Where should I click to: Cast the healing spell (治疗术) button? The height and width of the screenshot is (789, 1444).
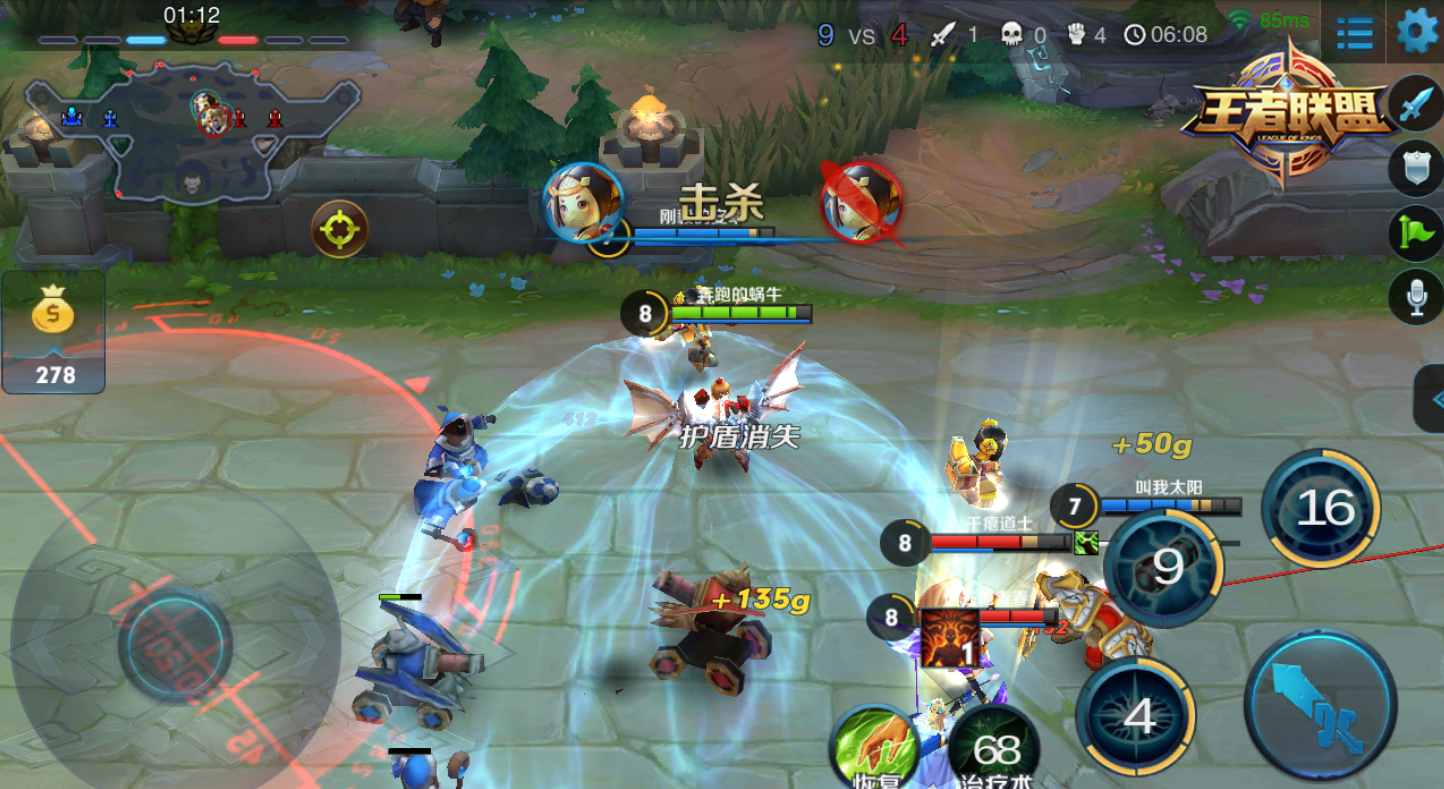(x=995, y=750)
